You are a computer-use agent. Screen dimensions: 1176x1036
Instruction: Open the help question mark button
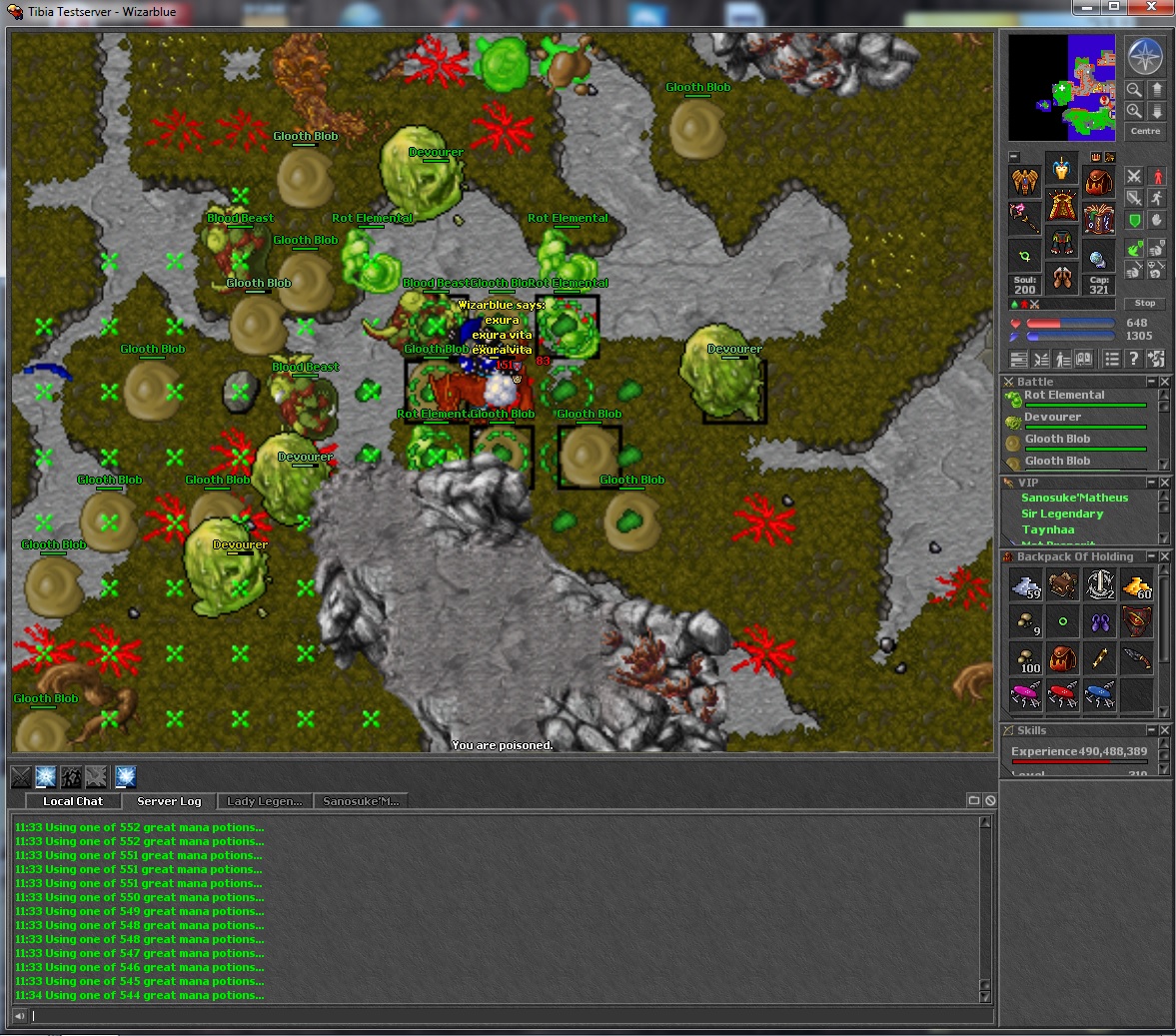[x=1134, y=359]
